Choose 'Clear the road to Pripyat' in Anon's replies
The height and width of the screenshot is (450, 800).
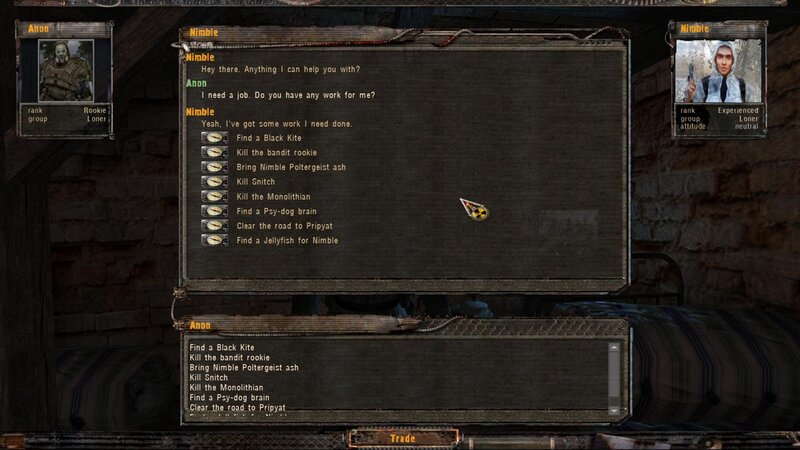[x=240, y=408]
